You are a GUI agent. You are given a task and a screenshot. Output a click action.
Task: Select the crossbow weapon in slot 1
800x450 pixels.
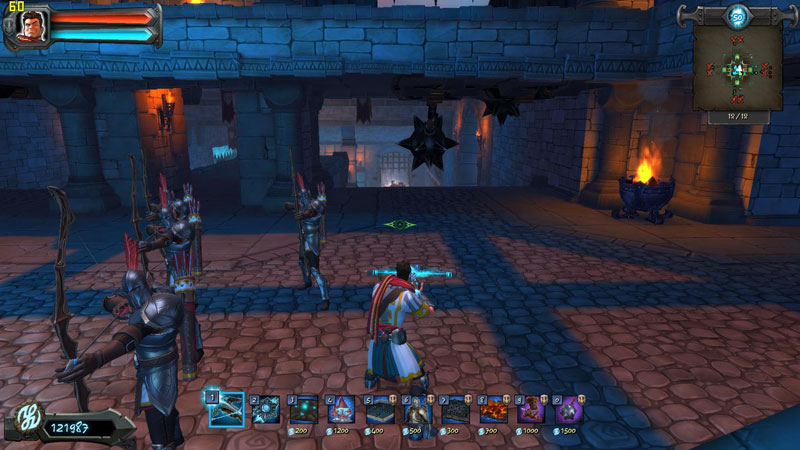[x=227, y=408]
